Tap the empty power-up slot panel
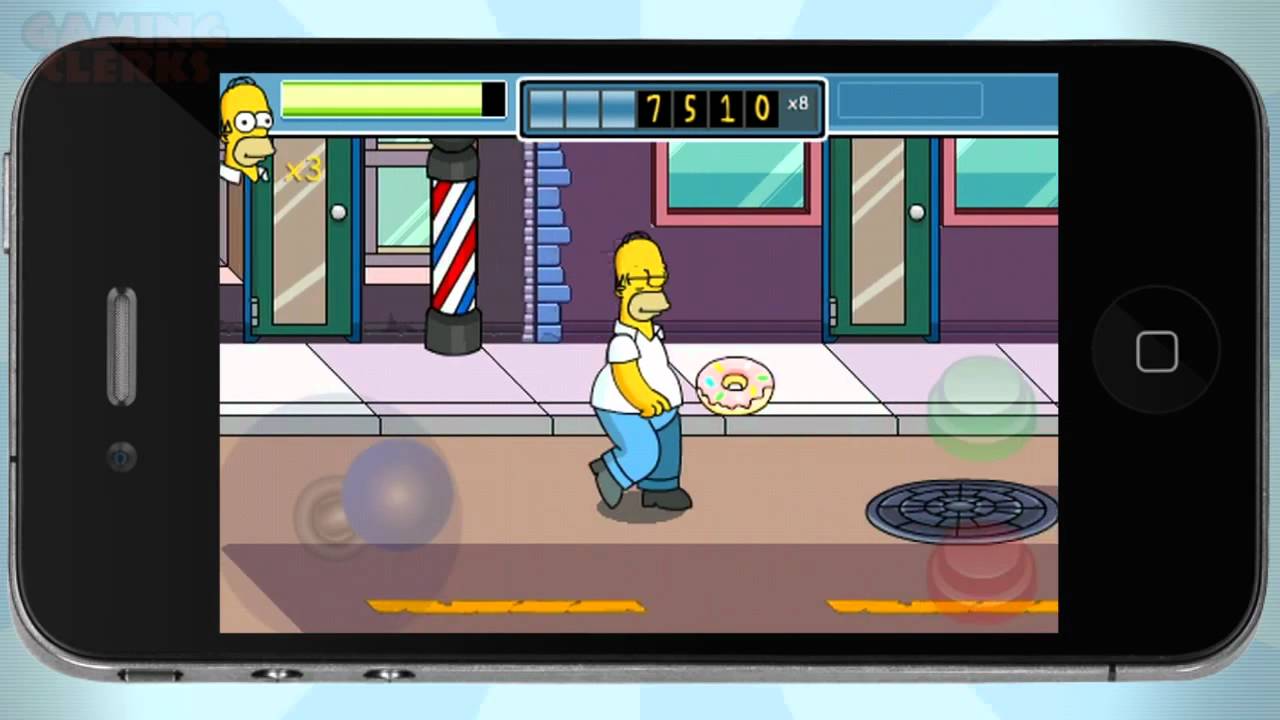Screen dimensions: 1280x720 coord(910,100)
